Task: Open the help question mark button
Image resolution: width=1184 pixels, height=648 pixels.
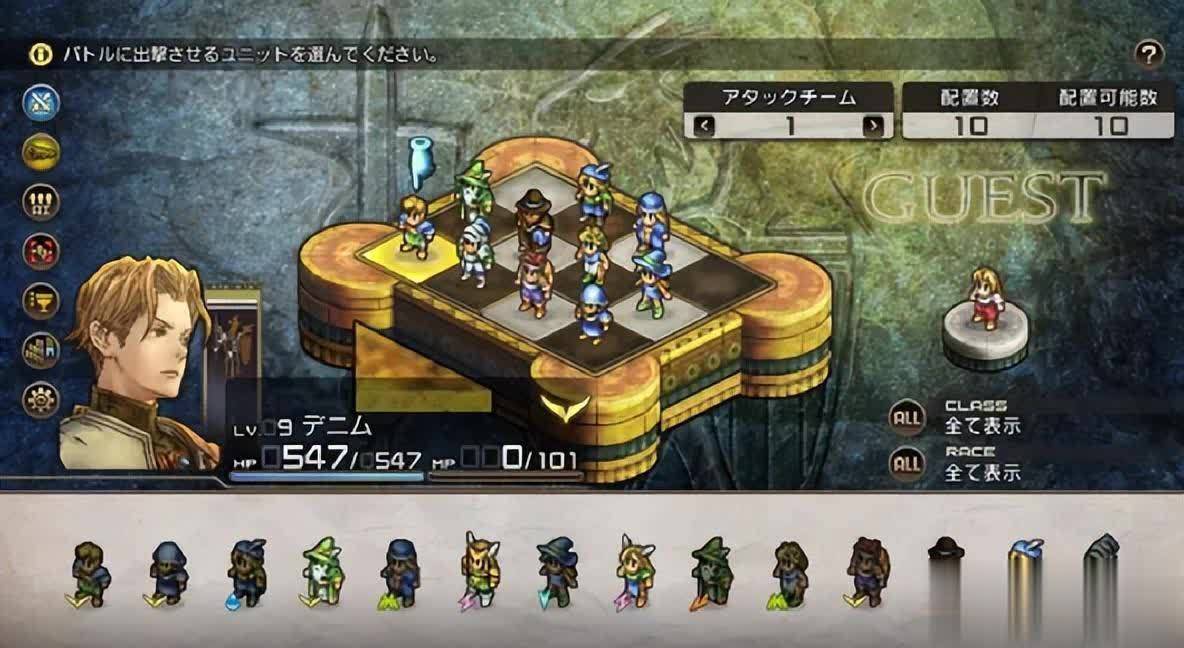Action: pos(1150,54)
